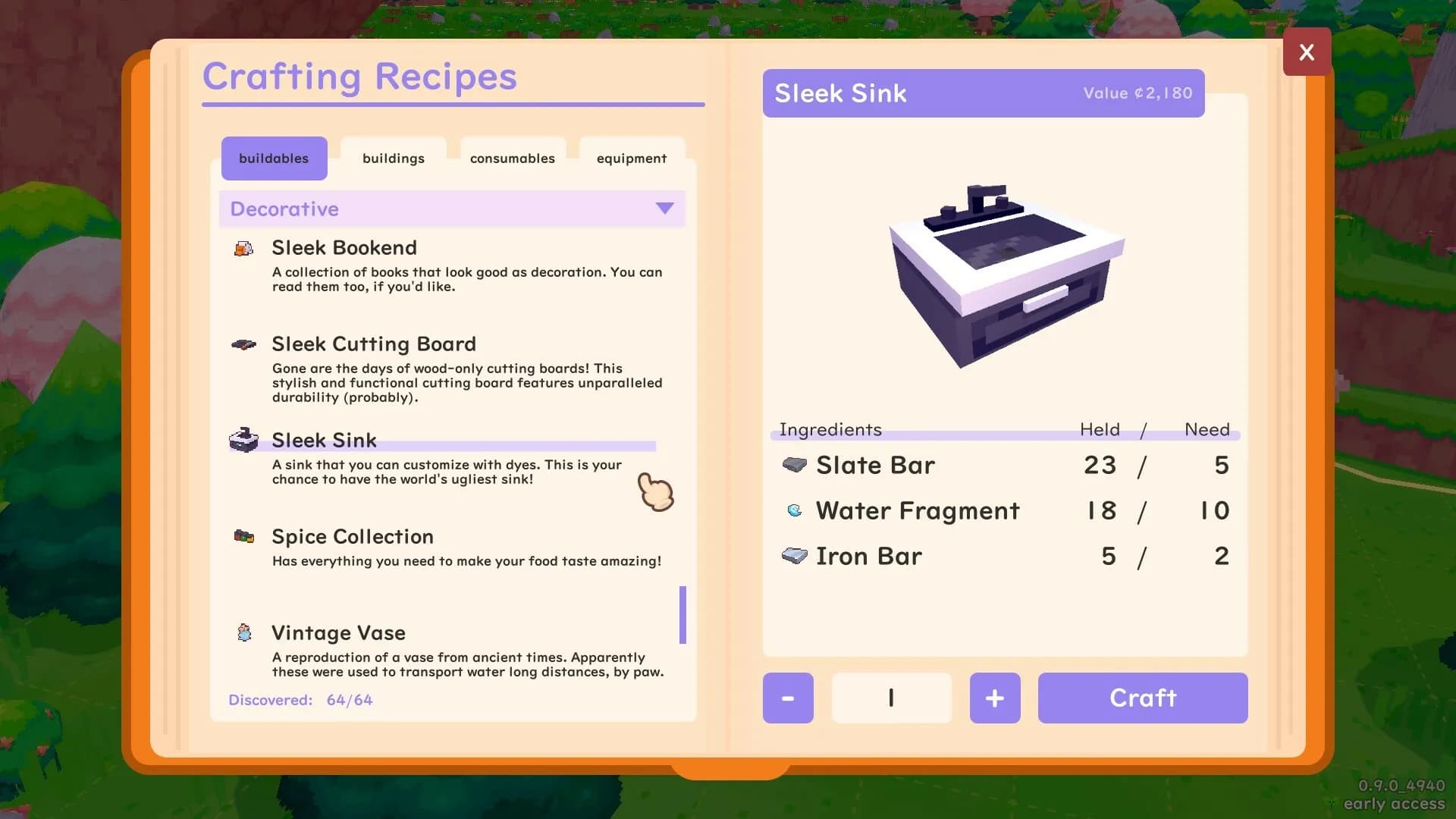Click the Iron Bar ingredient icon
This screenshot has height=819, width=1456.
coord(793,556)
